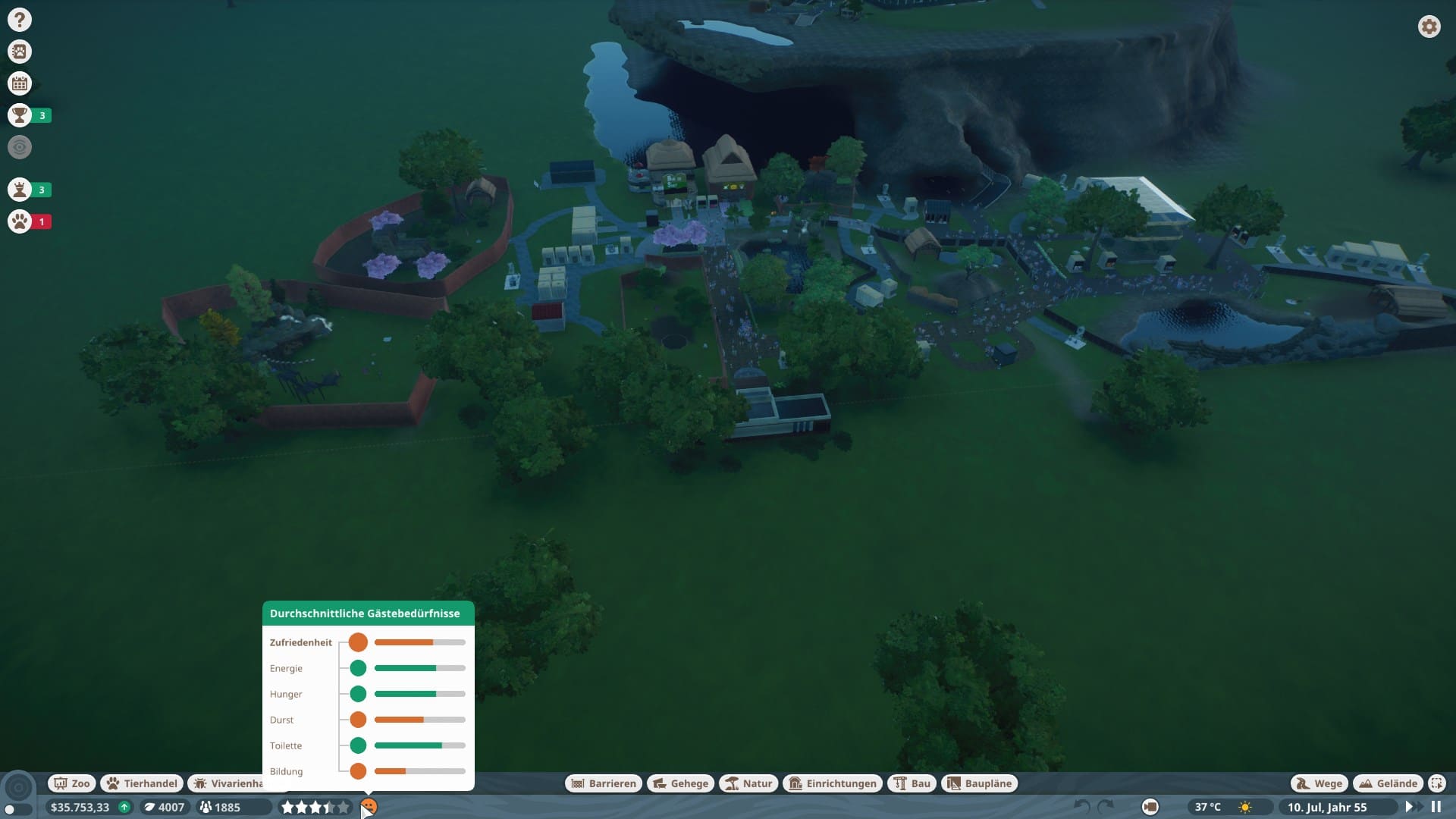
Task: Open the paw print Zoopedia notebook
Action: click(x=20, y=52)
